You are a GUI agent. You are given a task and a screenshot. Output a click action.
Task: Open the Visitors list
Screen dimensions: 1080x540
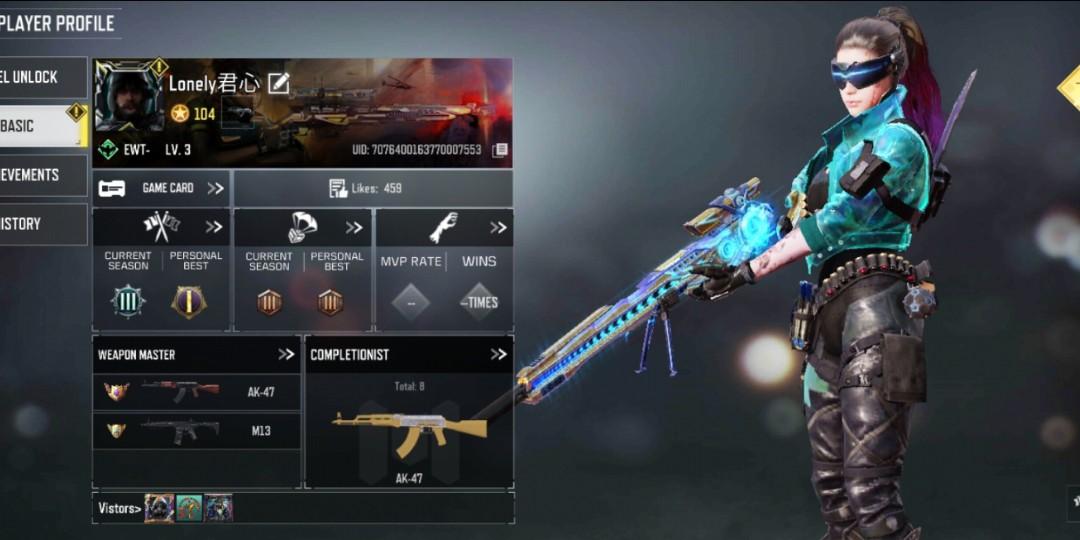118,508
